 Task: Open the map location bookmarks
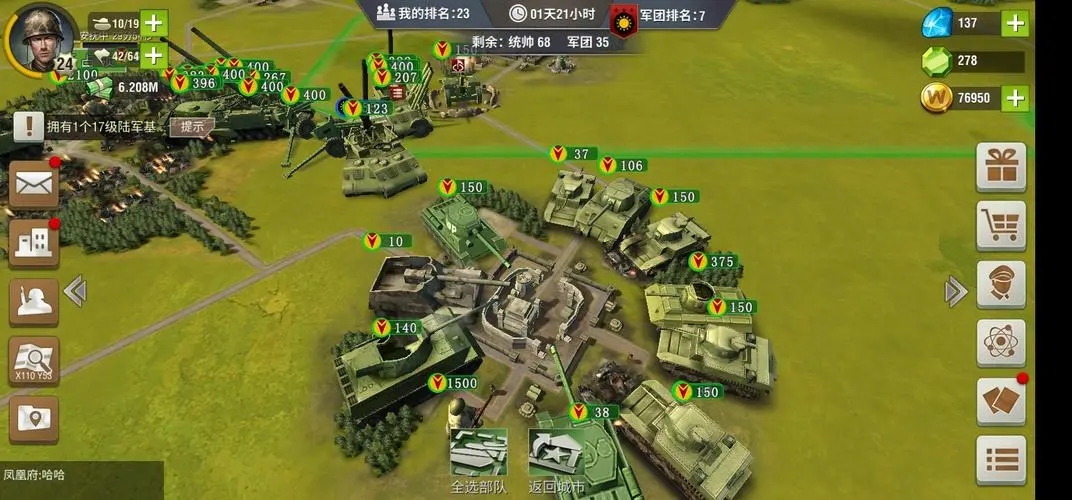click(x=34, y=418)
